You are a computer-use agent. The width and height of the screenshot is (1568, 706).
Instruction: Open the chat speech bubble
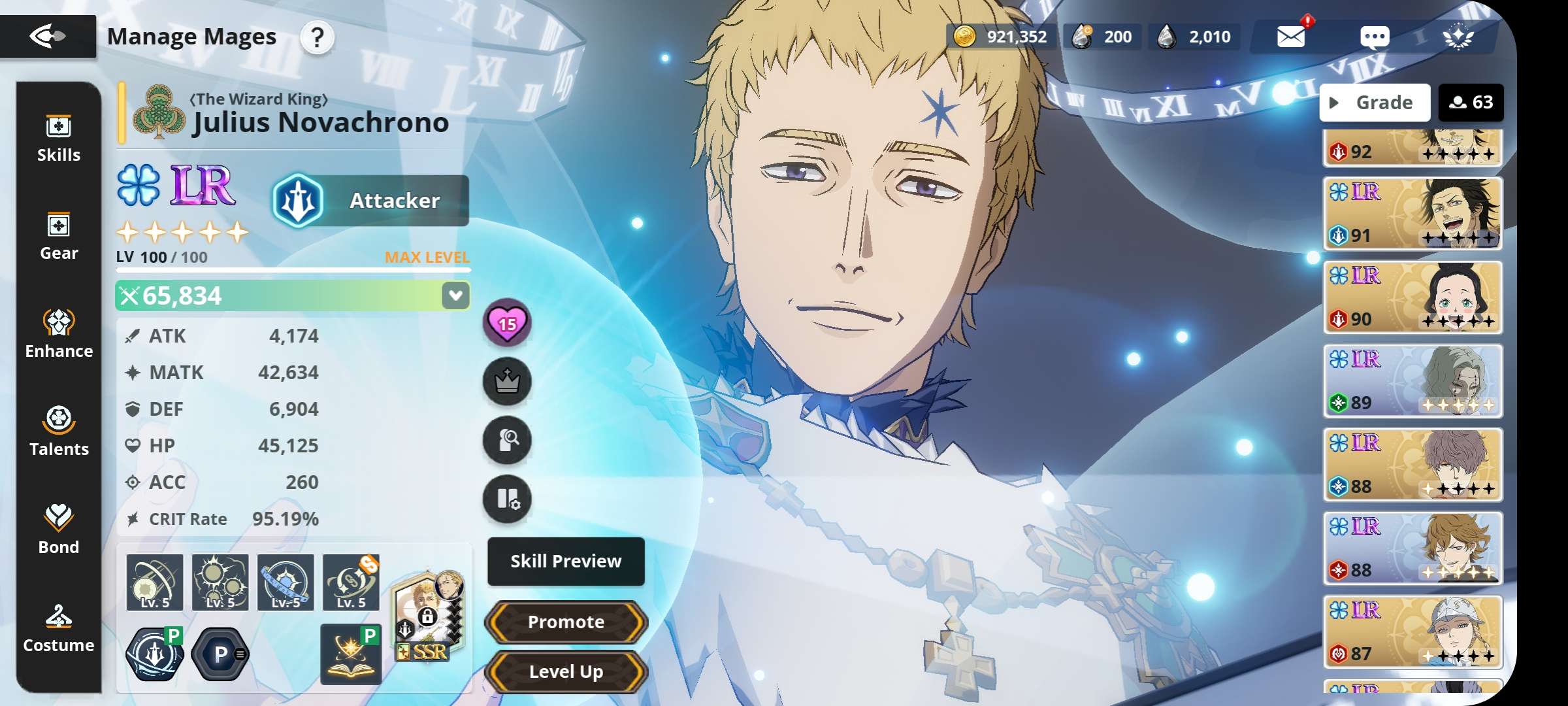coord(1375,37)
